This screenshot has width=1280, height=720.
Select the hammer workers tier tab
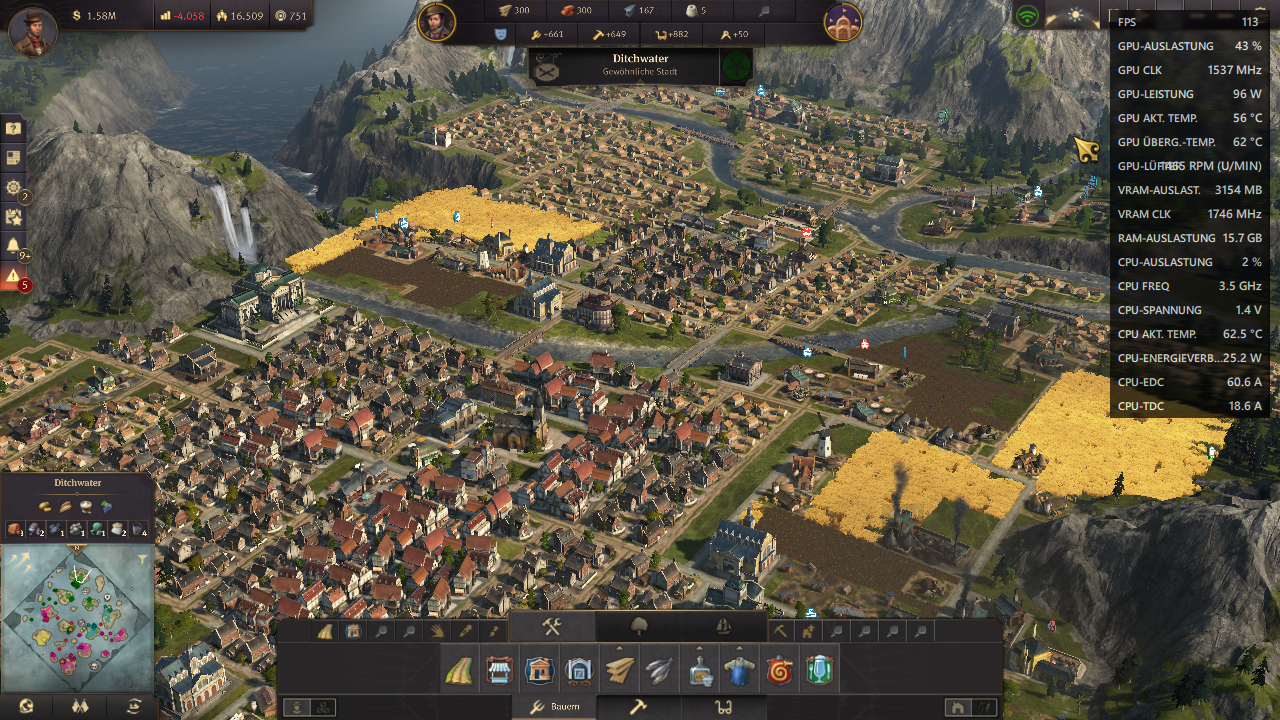pyautogui.click(x=637, y=707)
